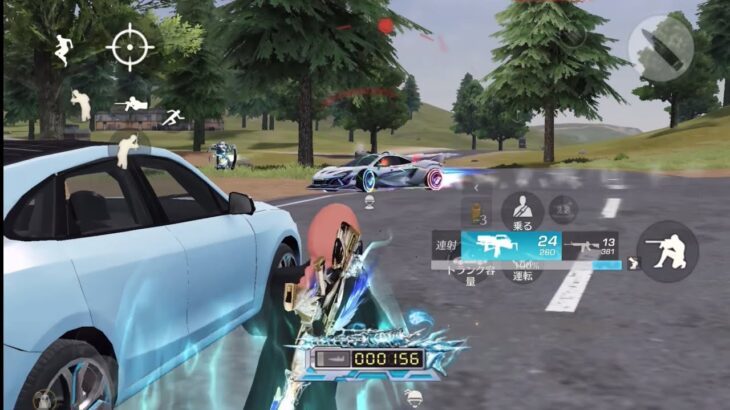Toggle the sprint running icon
The image size is (730, 410).
171,116
